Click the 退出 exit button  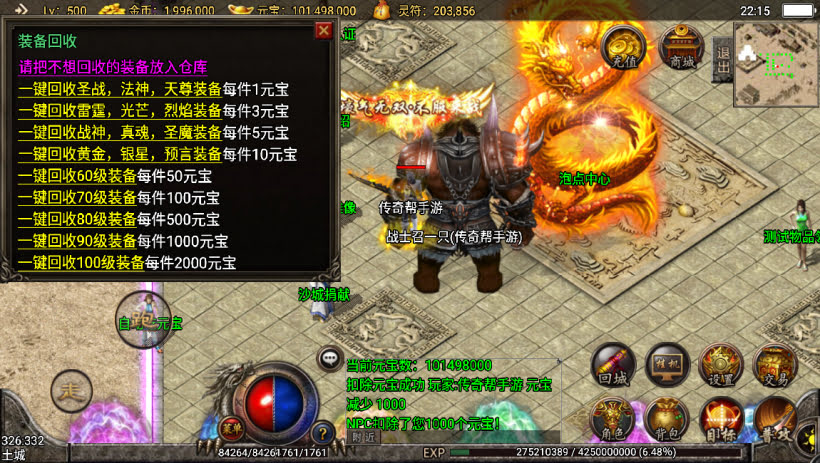723,60
